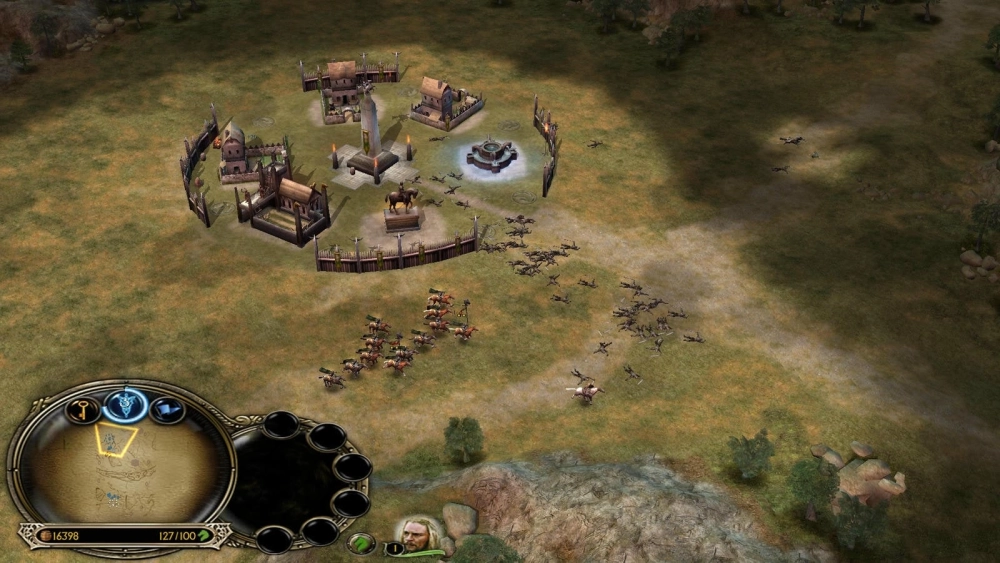Select the blond hero portrait

coord(418,536)
